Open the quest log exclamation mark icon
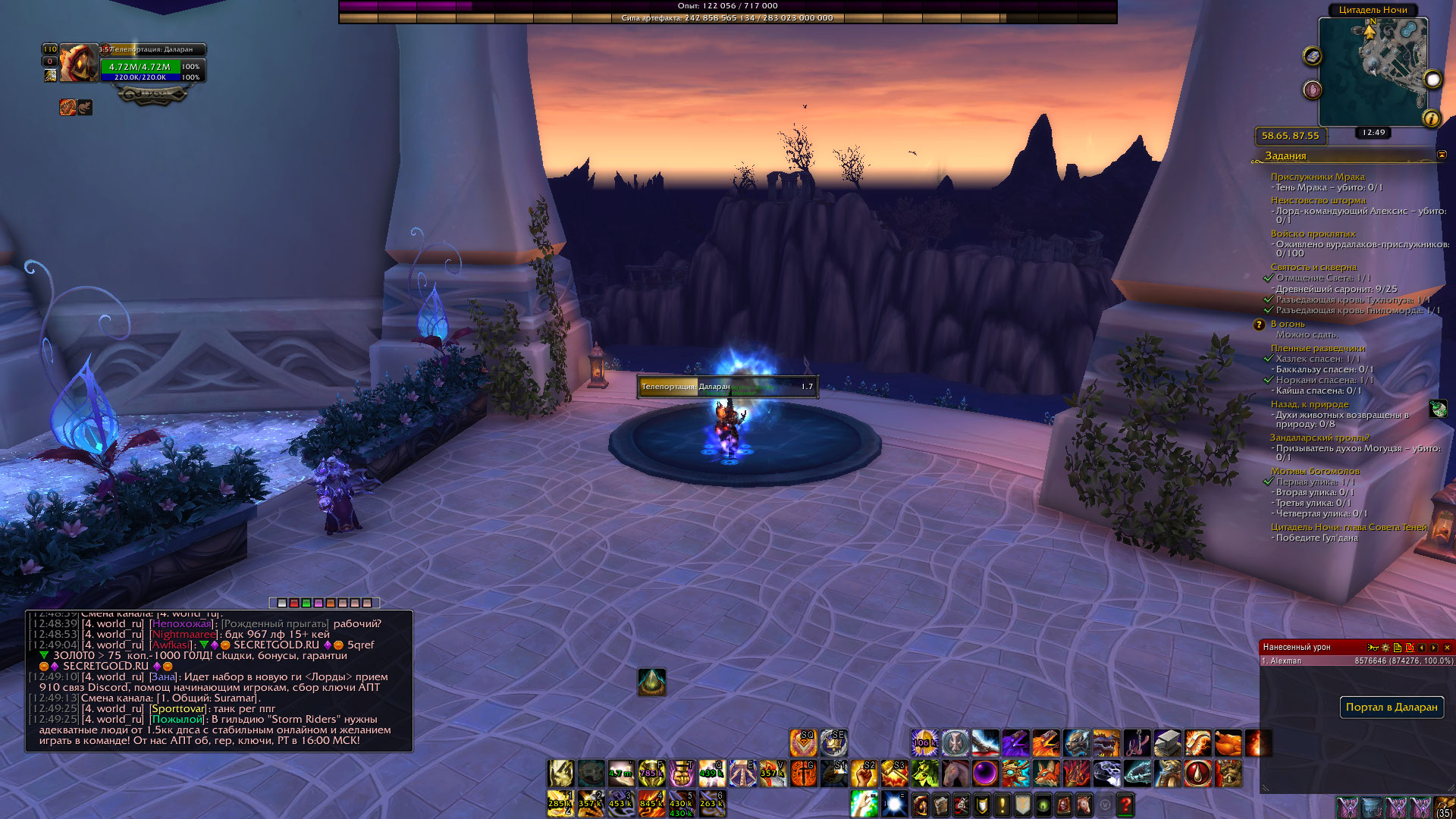 (1002, 805)
